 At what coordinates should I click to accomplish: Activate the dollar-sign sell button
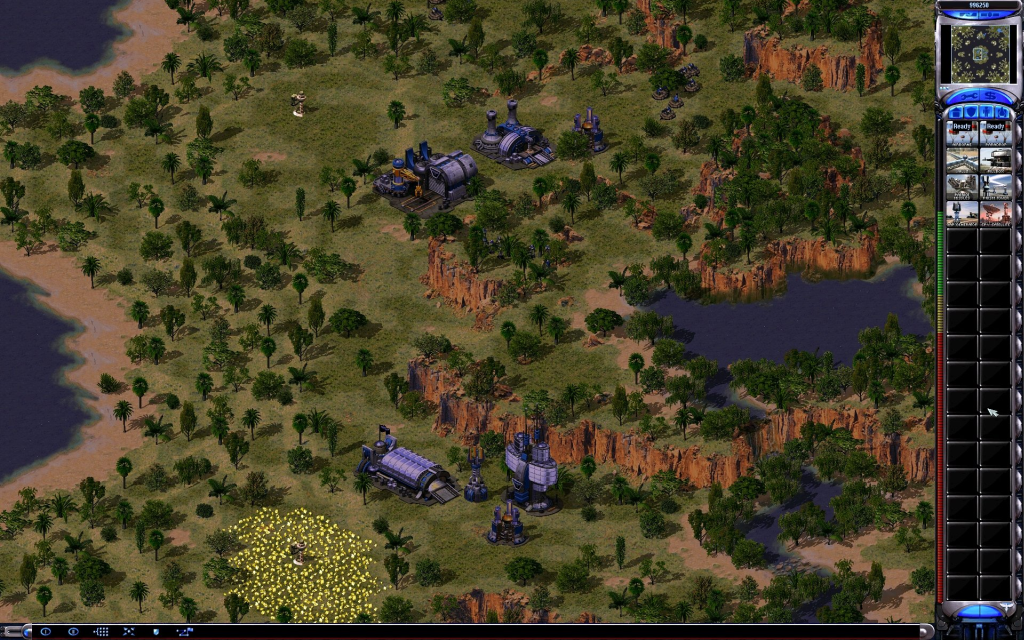click(x=996, y=96)
